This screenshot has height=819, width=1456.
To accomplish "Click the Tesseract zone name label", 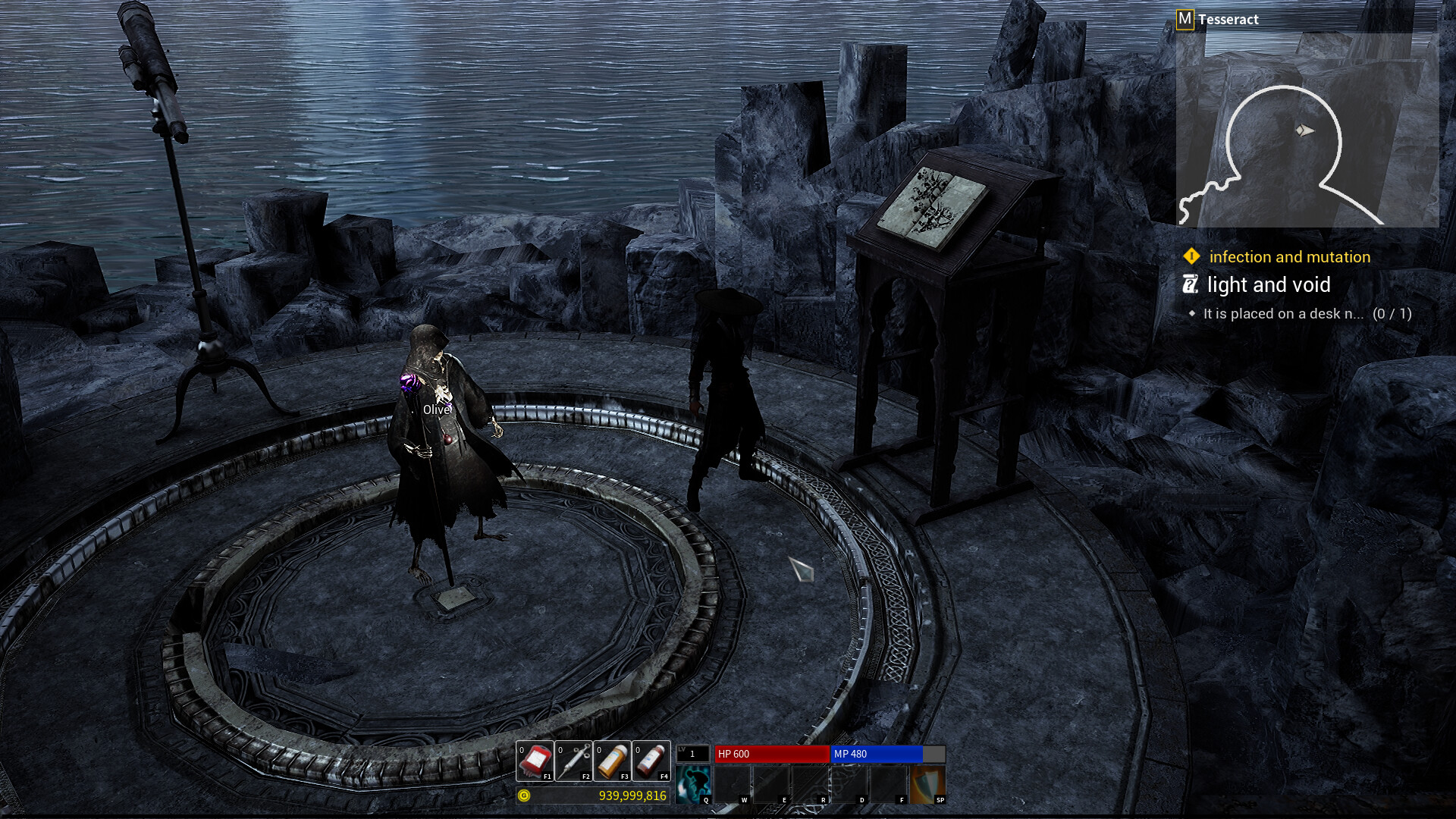I will coord(1228,19).
